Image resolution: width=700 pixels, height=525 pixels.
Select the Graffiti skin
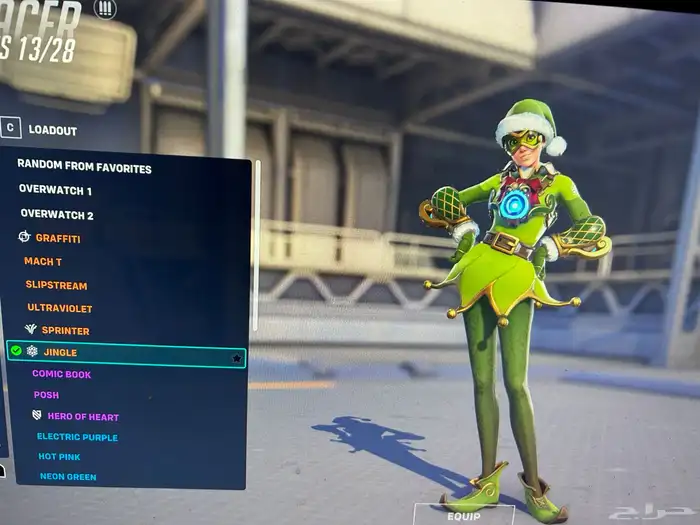57,239
